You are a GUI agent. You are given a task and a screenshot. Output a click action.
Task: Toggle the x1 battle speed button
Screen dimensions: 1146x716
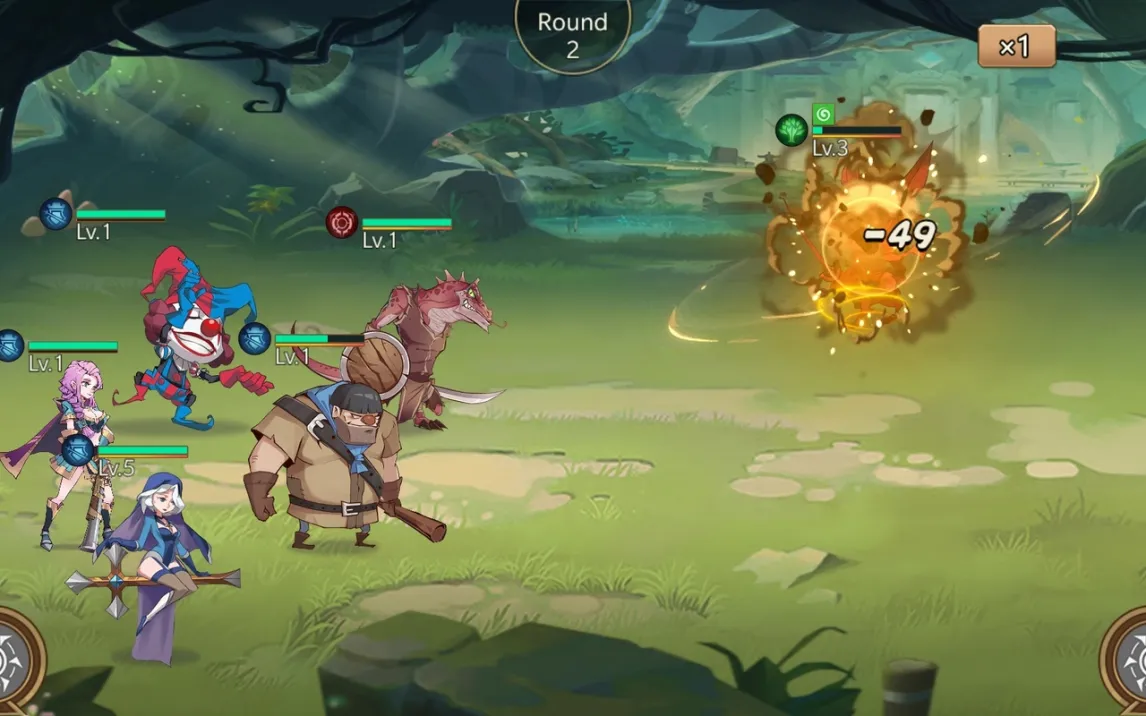(x=1016, y=47)
